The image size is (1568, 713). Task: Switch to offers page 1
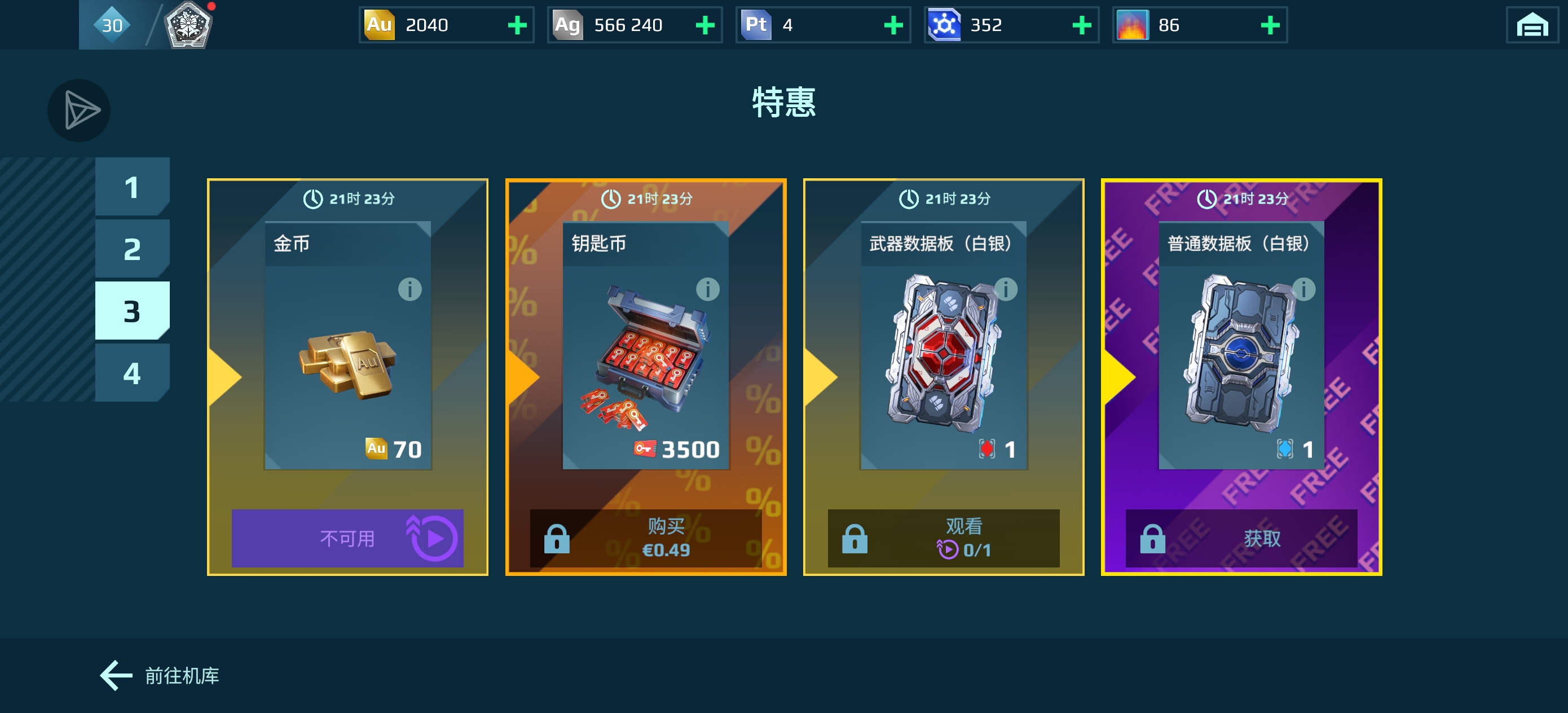point(132,186)
